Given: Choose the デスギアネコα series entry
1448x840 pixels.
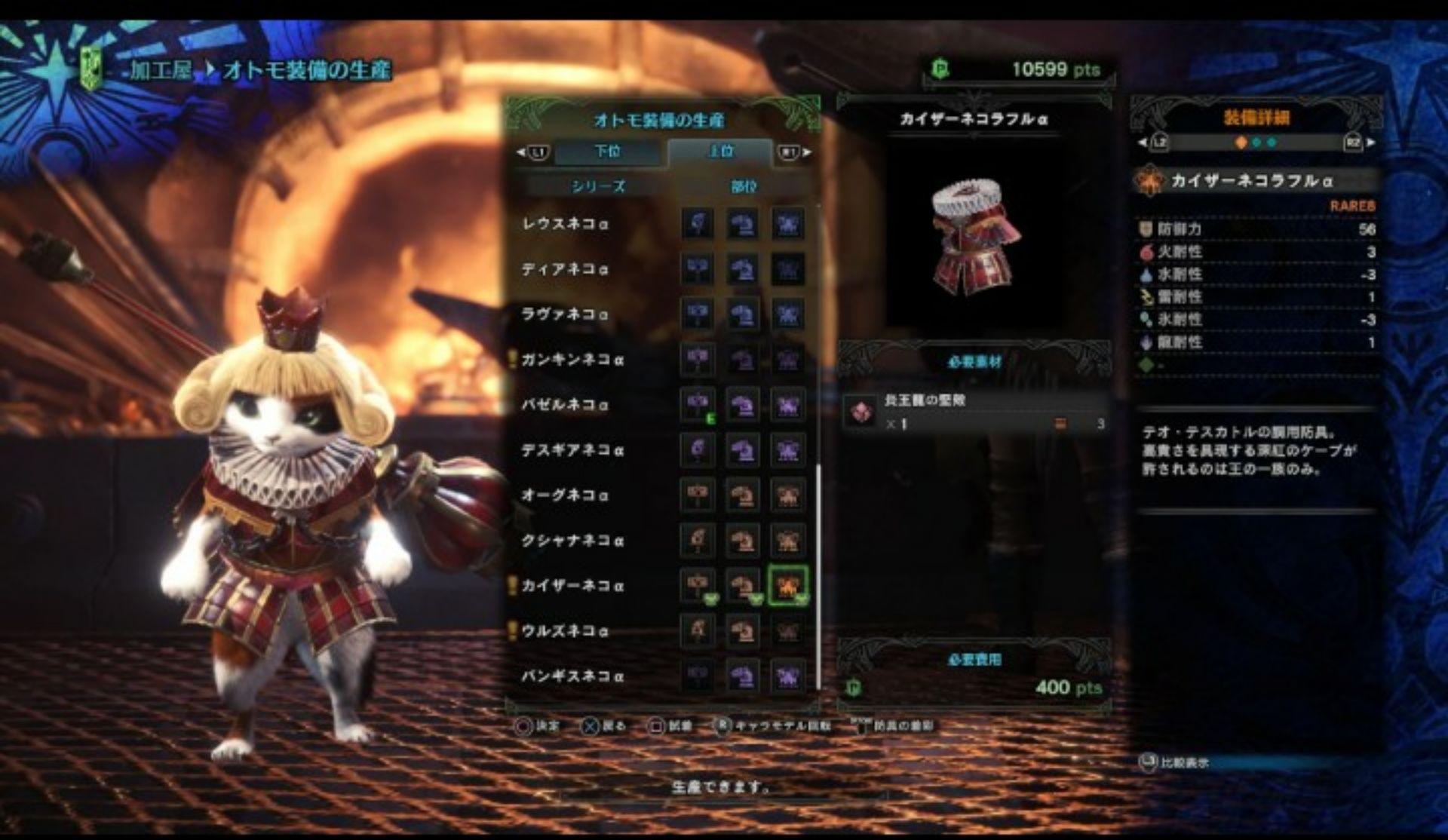Looking at the screenshot, I should 572,450.
